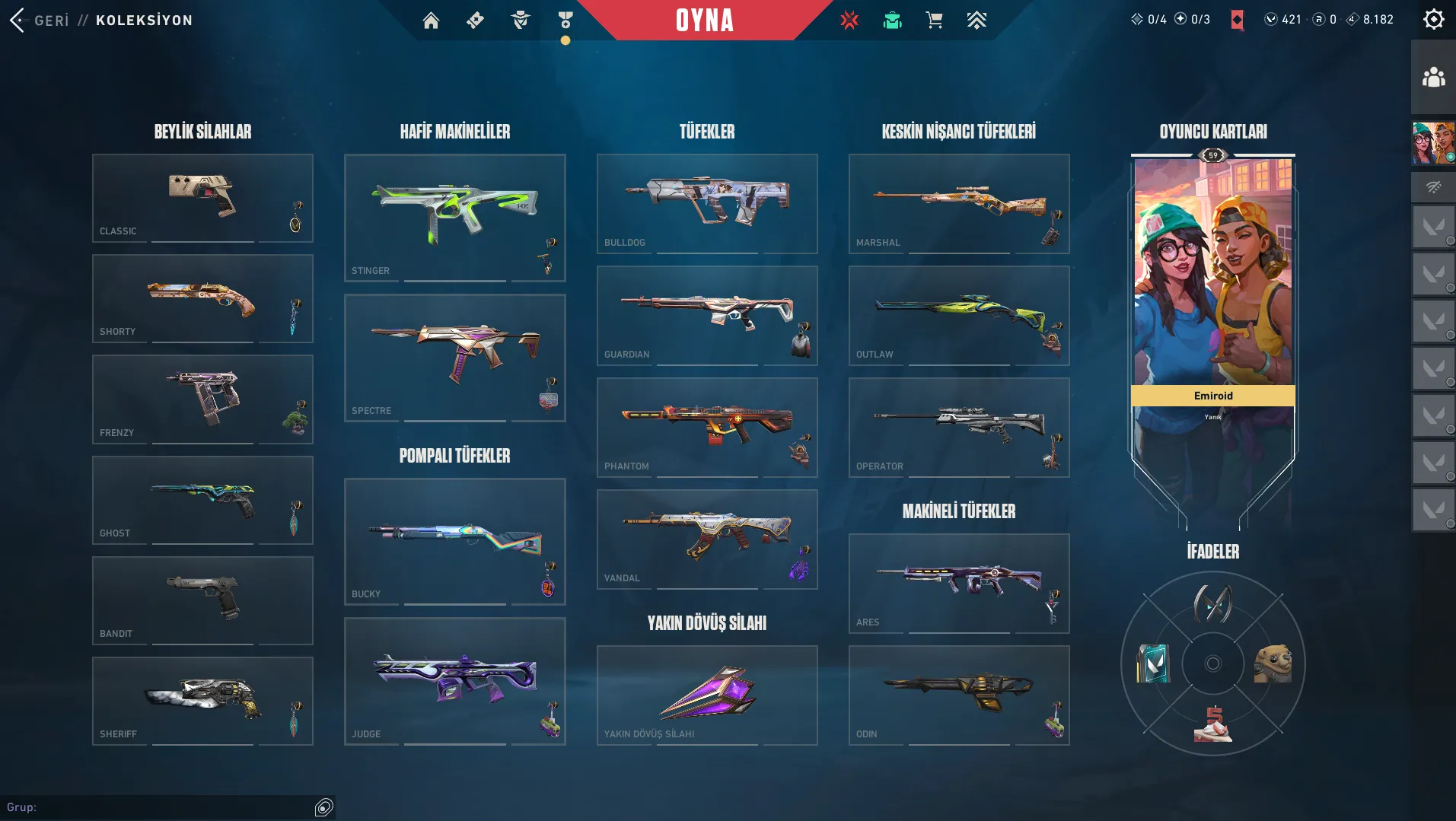Open the Vandal rifle slot

tap(706, 539)
